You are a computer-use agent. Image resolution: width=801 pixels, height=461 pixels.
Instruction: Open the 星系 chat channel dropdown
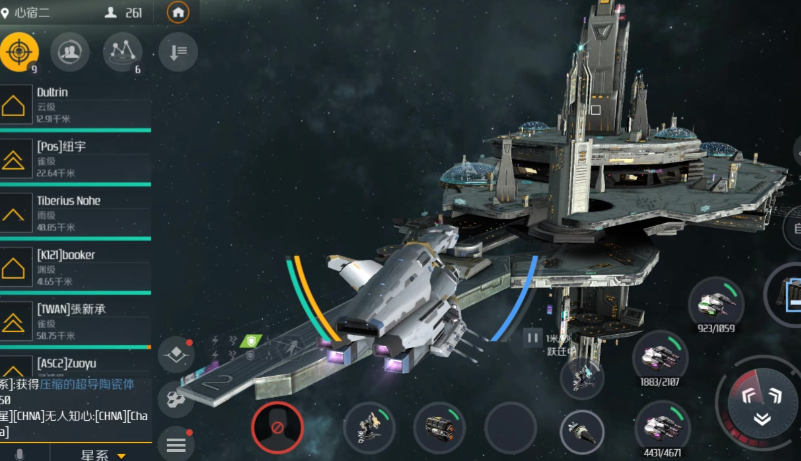[x=106, y=455]
